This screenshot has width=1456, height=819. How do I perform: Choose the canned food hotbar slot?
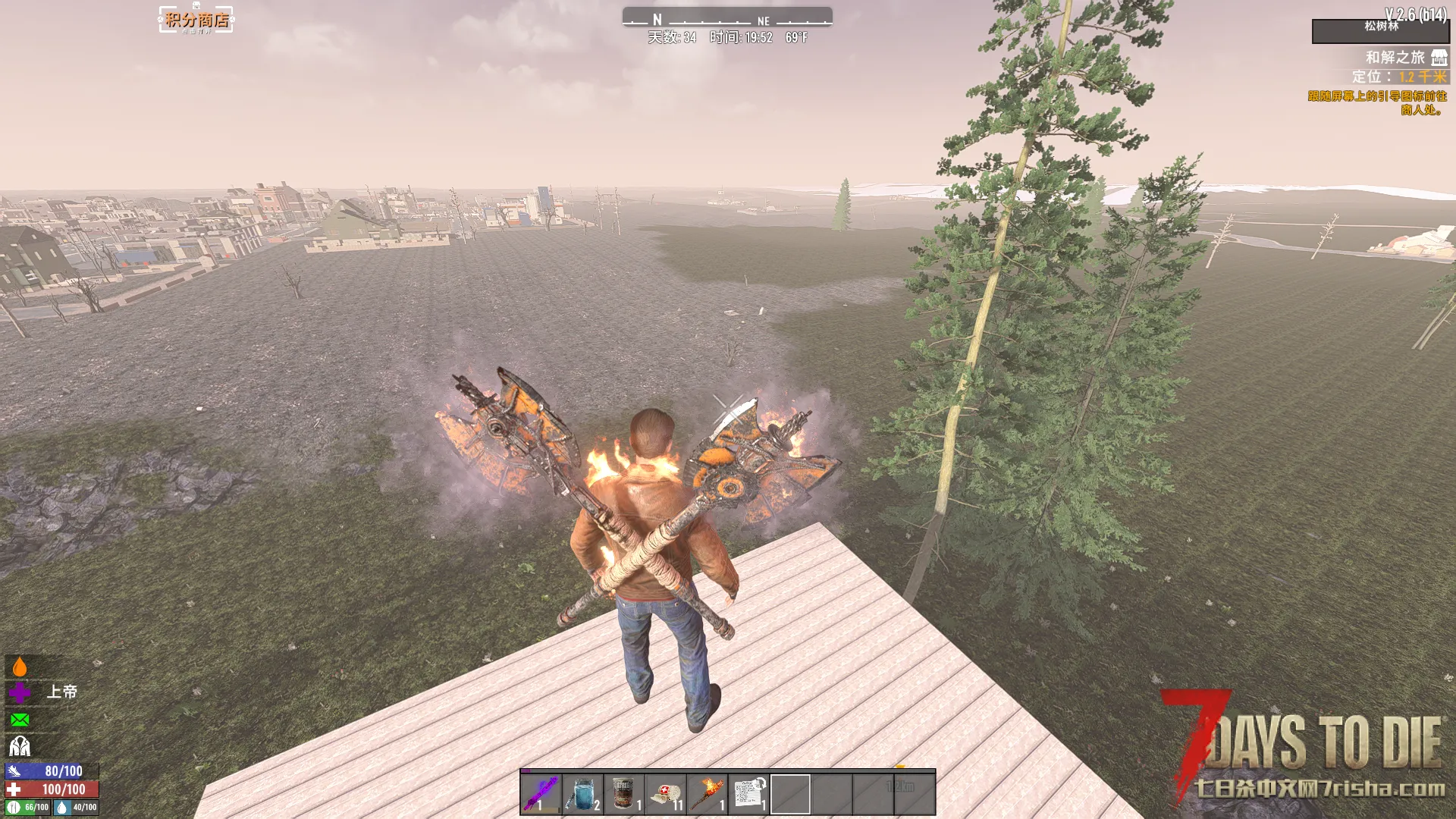coord(624,793)
